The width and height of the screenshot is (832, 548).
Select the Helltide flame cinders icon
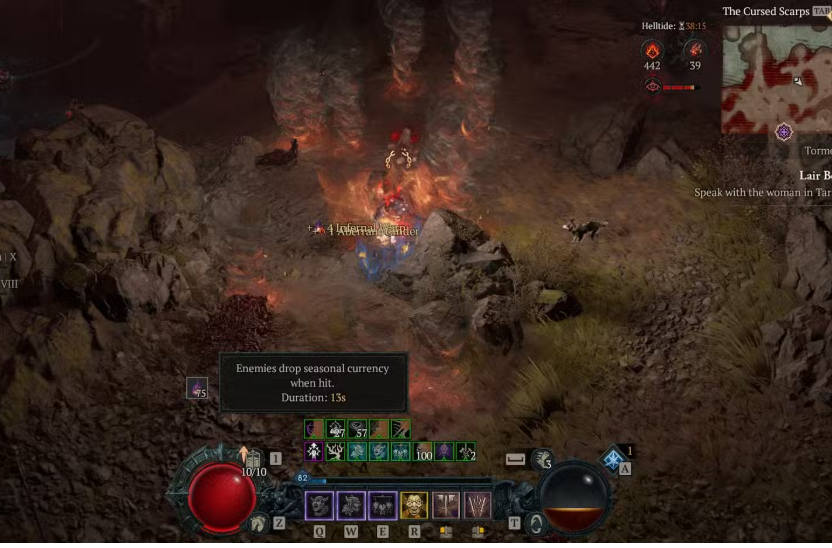tap(652, 49)
